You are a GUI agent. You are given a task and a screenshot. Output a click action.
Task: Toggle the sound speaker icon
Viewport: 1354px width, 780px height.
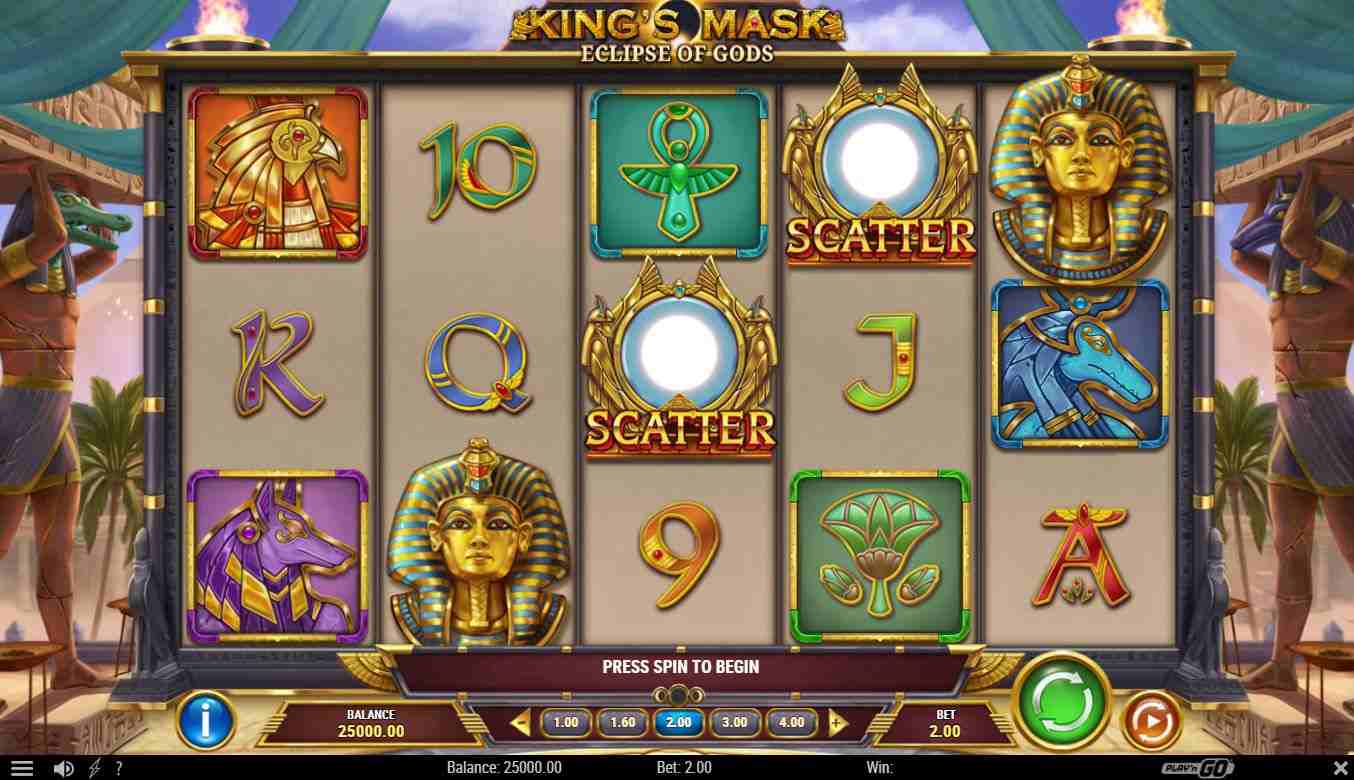63,768
